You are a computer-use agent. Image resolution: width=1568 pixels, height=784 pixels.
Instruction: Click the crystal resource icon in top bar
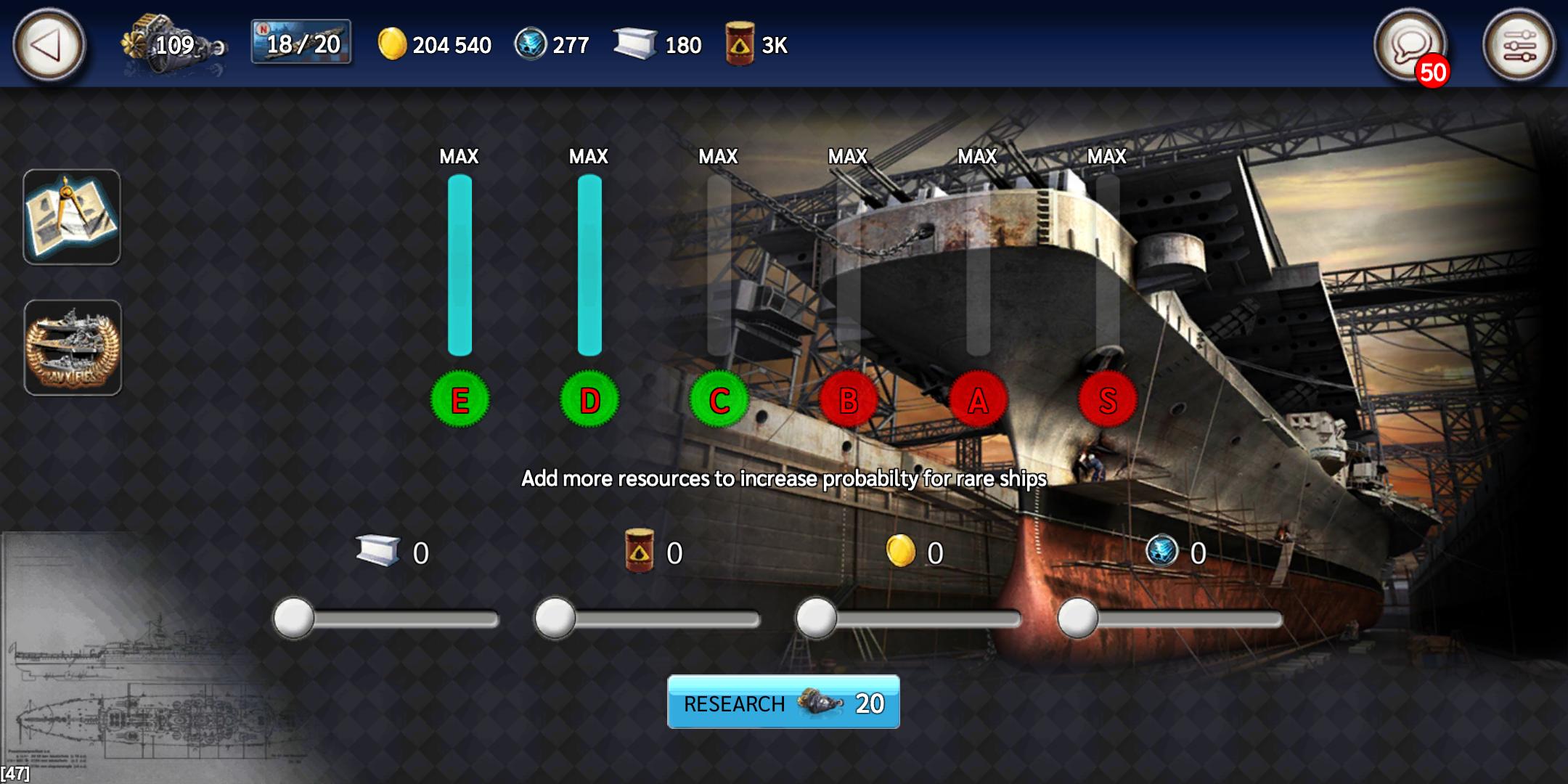[532, 45]
